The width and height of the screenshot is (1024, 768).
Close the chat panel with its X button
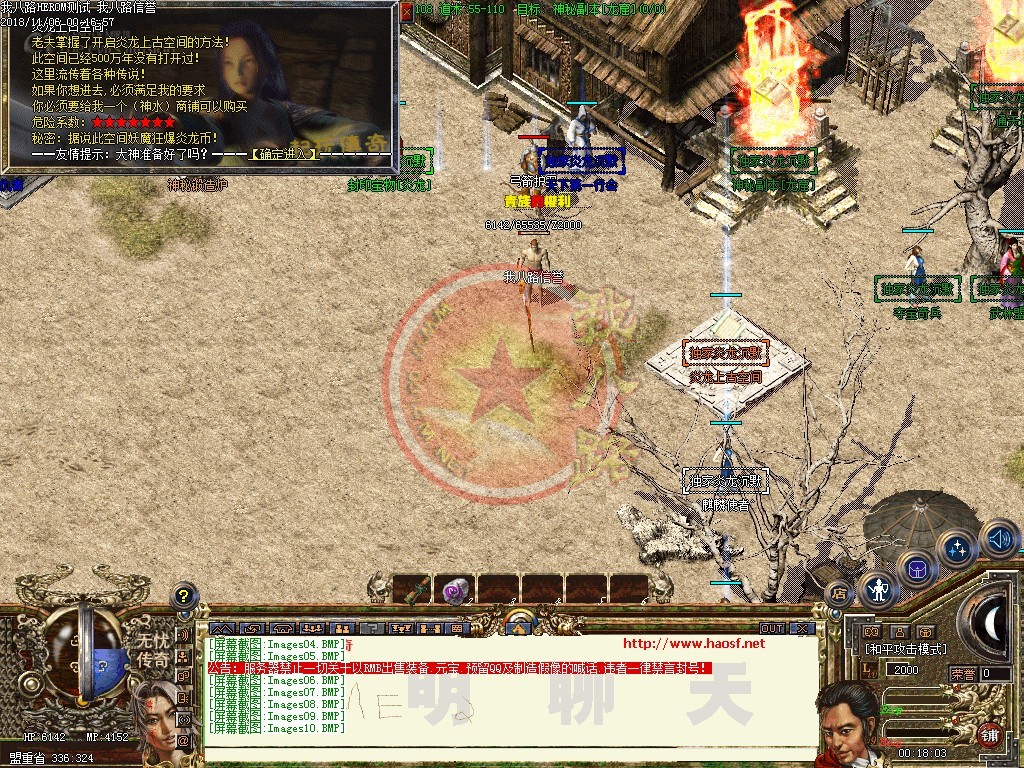click(801, 629)
